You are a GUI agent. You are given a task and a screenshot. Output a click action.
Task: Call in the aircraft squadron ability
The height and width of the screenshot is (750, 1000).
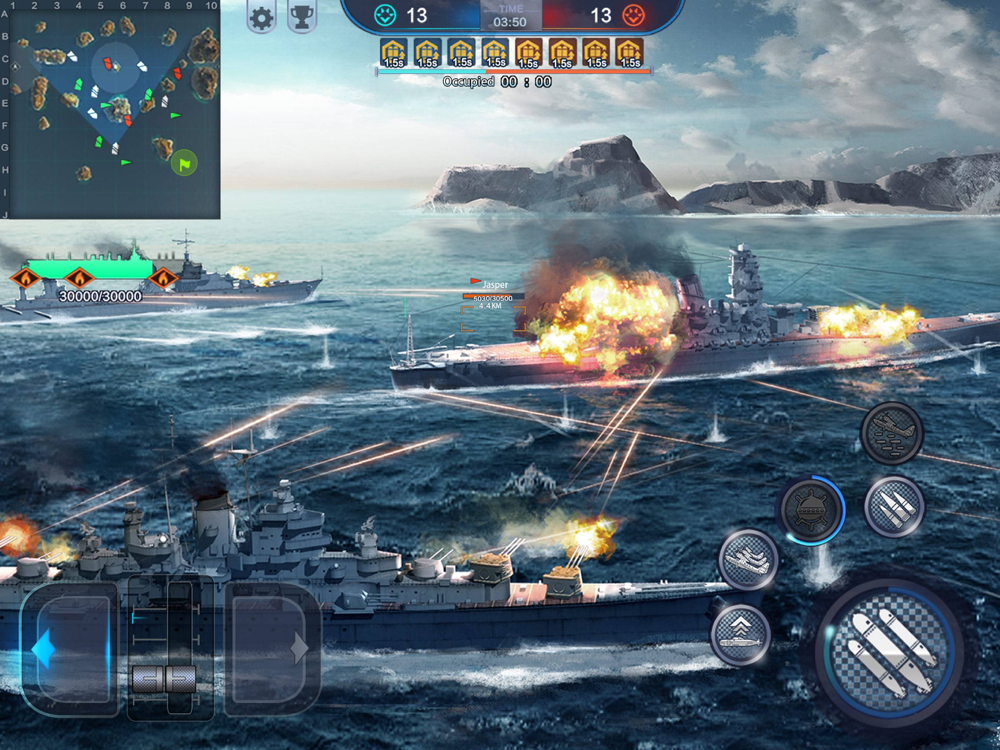click(x=748, y=560)
